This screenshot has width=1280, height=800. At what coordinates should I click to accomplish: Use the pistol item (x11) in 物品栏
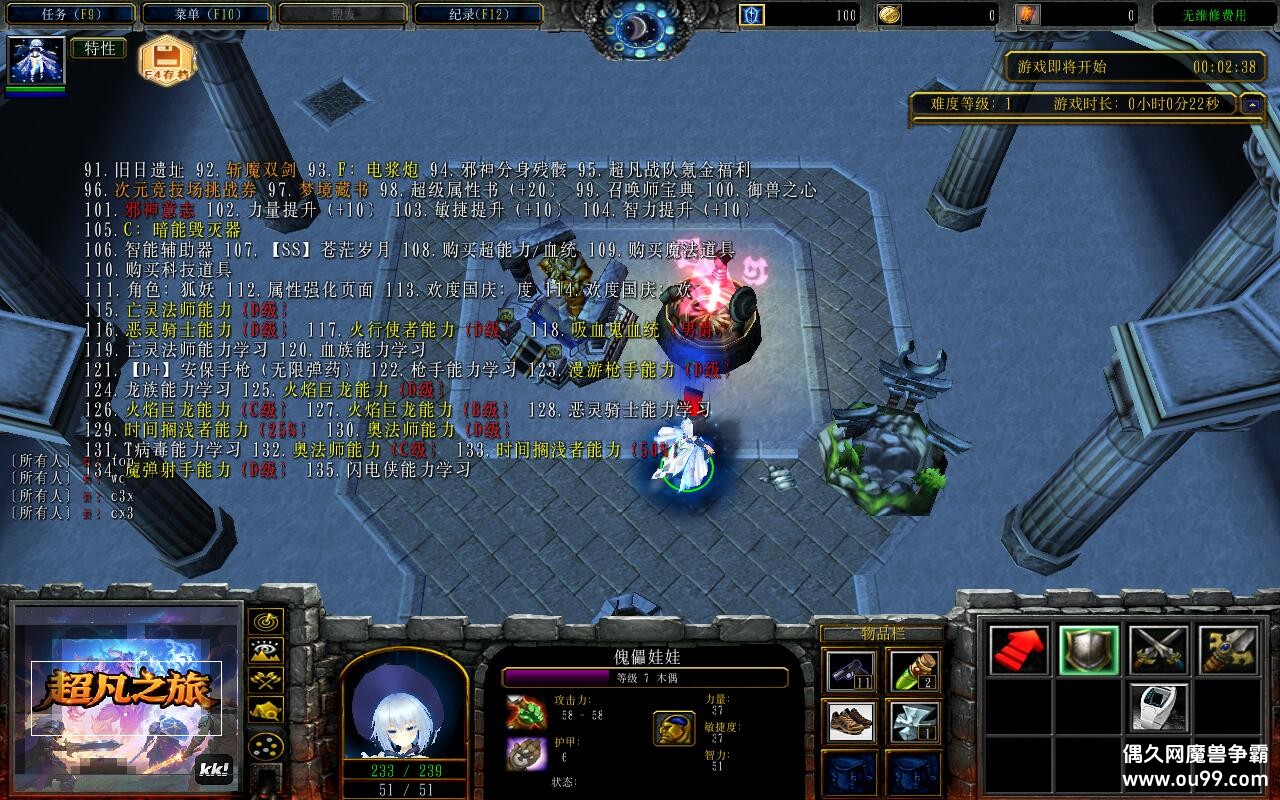tap(849, 670)
